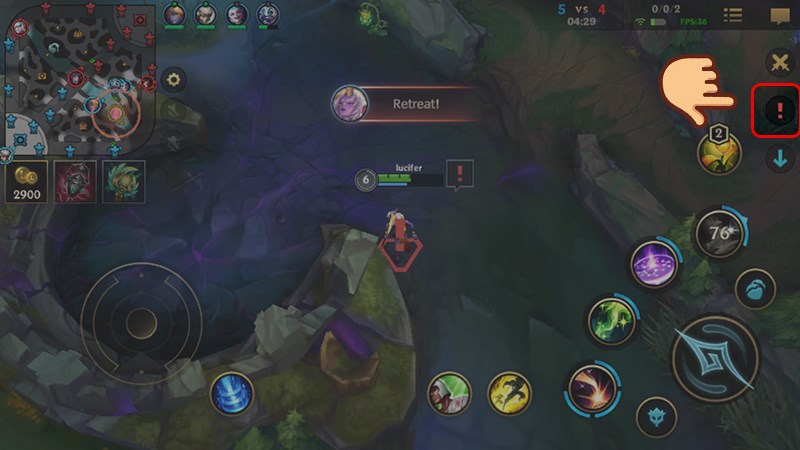Activate the blue swirl recall button
800x450 pixels.
pos(231,393)
